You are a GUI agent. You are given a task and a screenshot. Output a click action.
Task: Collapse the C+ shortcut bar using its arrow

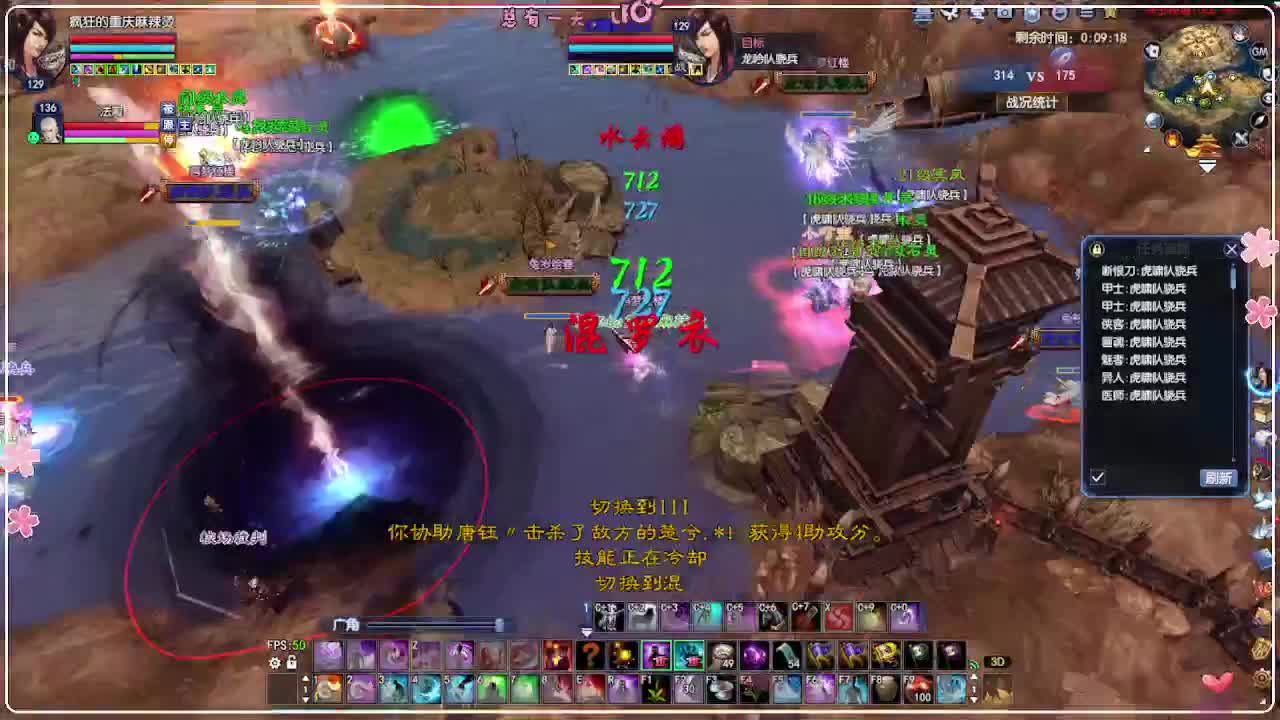coord(586,631)
